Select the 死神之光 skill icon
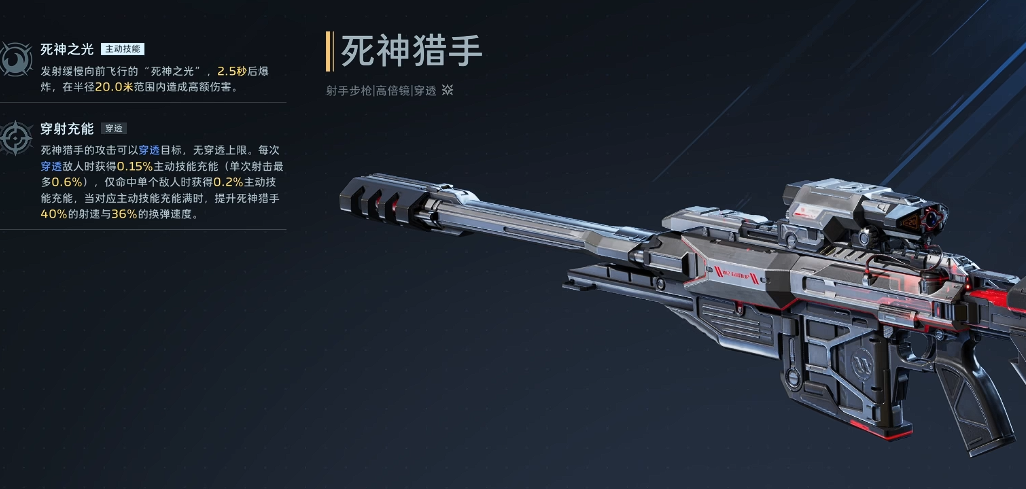 coord(15,60)
